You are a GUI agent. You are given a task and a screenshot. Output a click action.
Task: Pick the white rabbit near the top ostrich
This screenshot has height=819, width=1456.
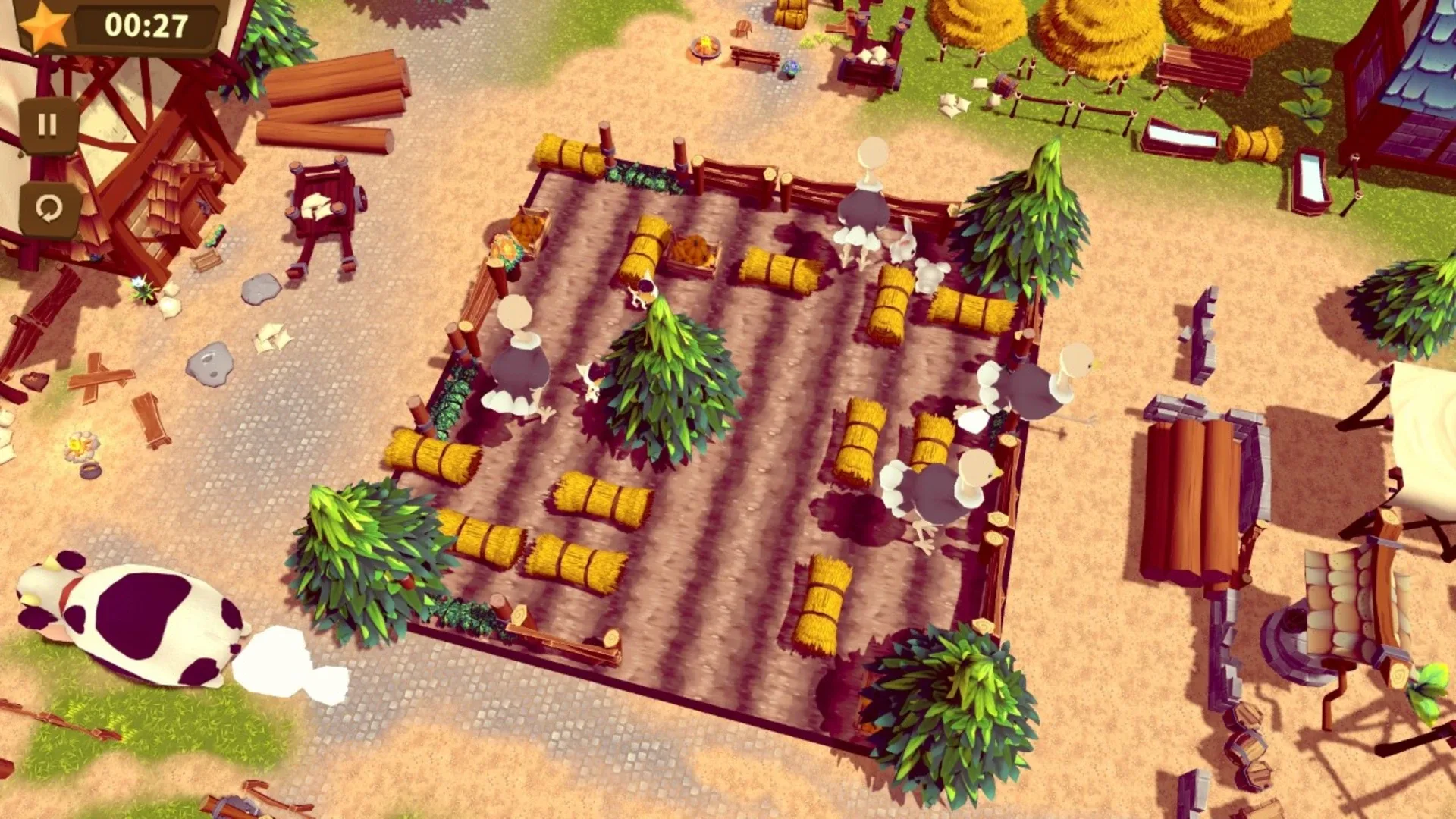(904, 246)
